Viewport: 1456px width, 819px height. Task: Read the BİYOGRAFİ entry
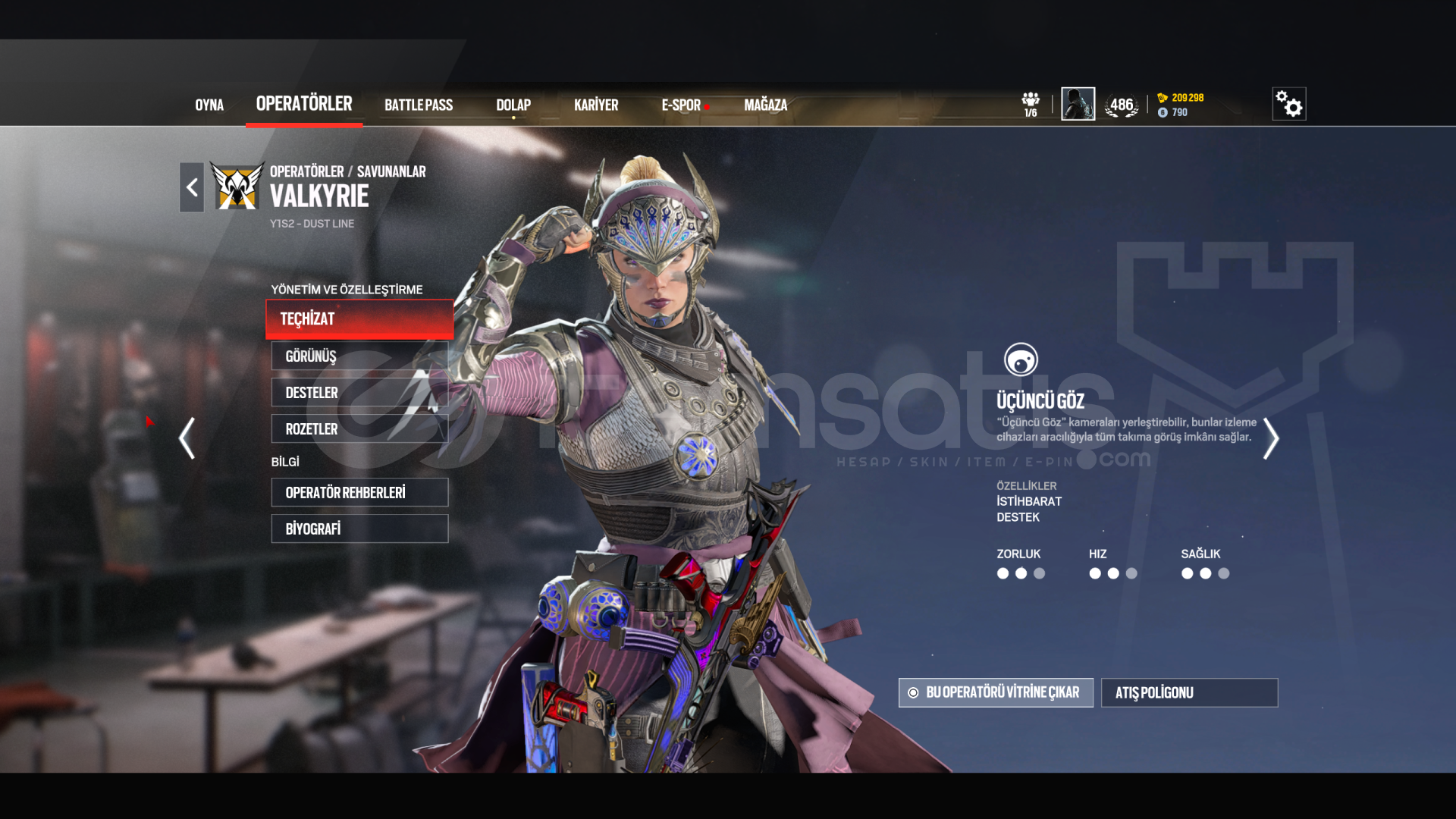[x=359, y=529]
